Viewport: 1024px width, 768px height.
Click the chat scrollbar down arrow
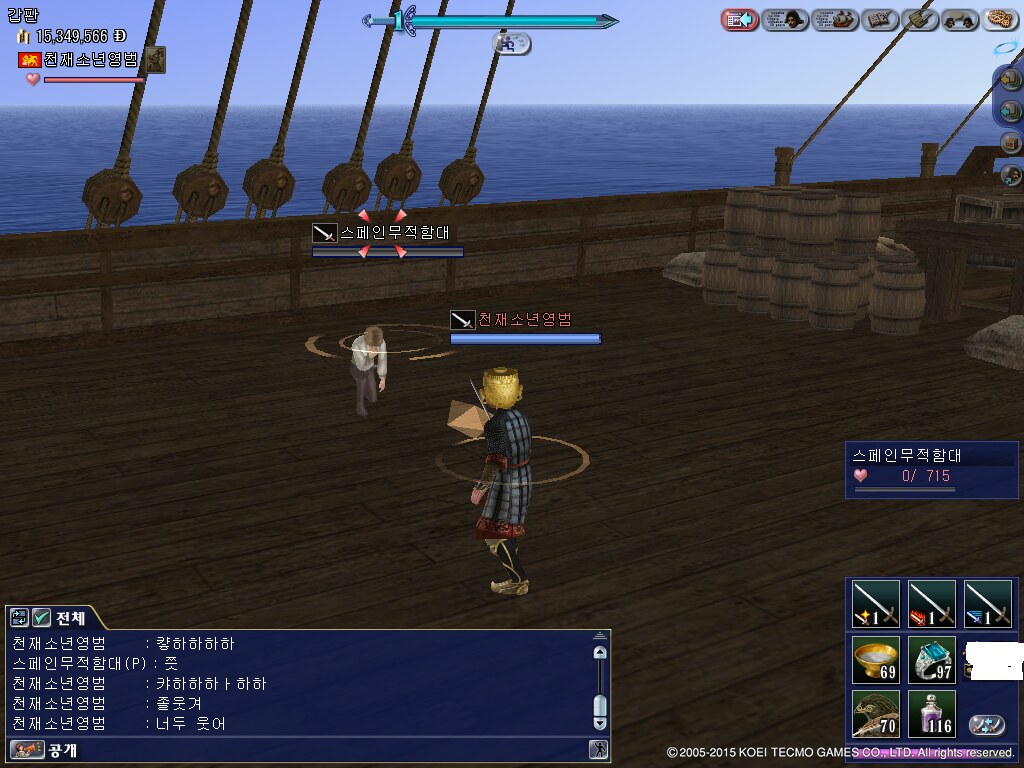tap(600, 722)
